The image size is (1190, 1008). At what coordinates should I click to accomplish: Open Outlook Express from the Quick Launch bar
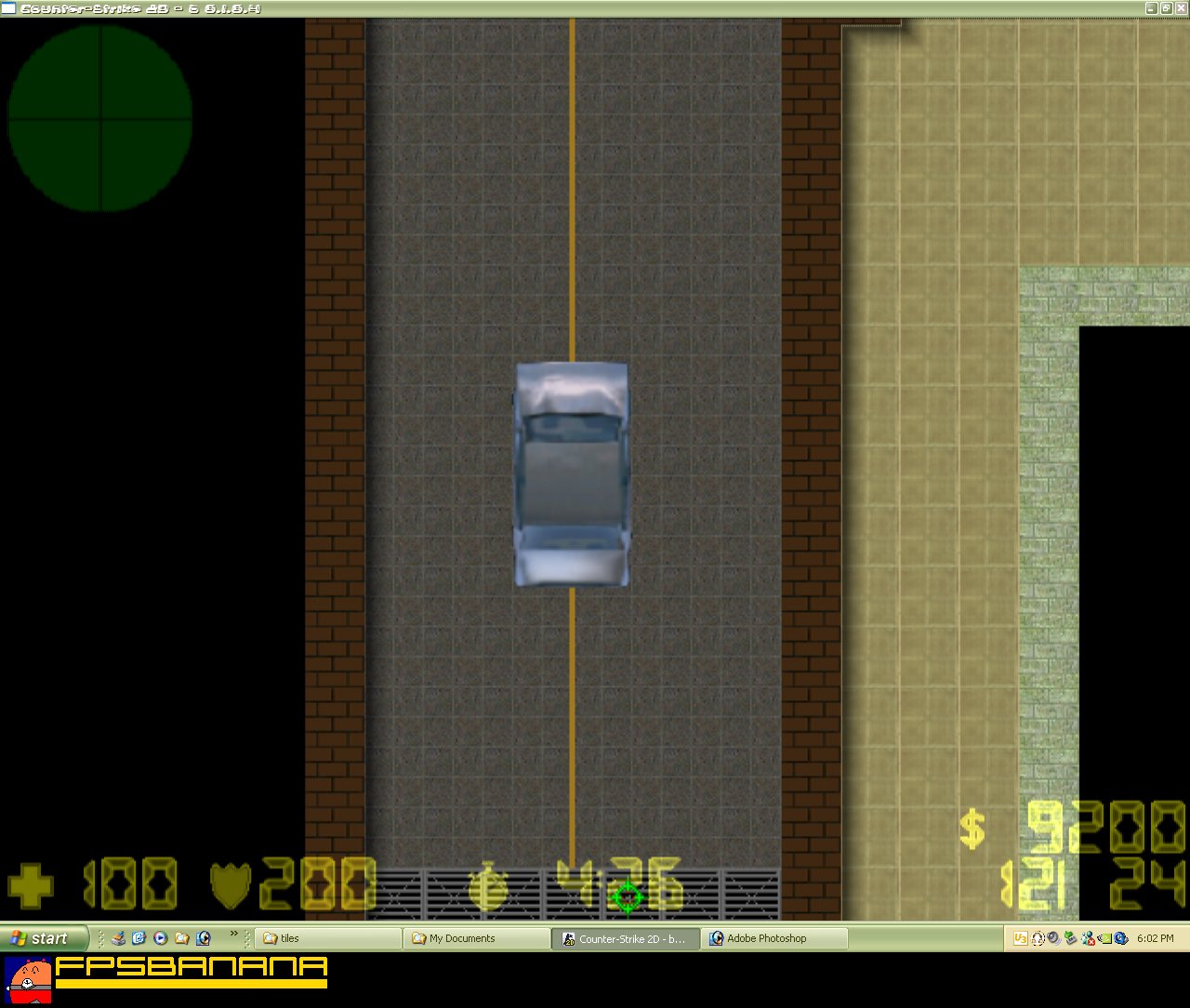click(x=137, y=937)
